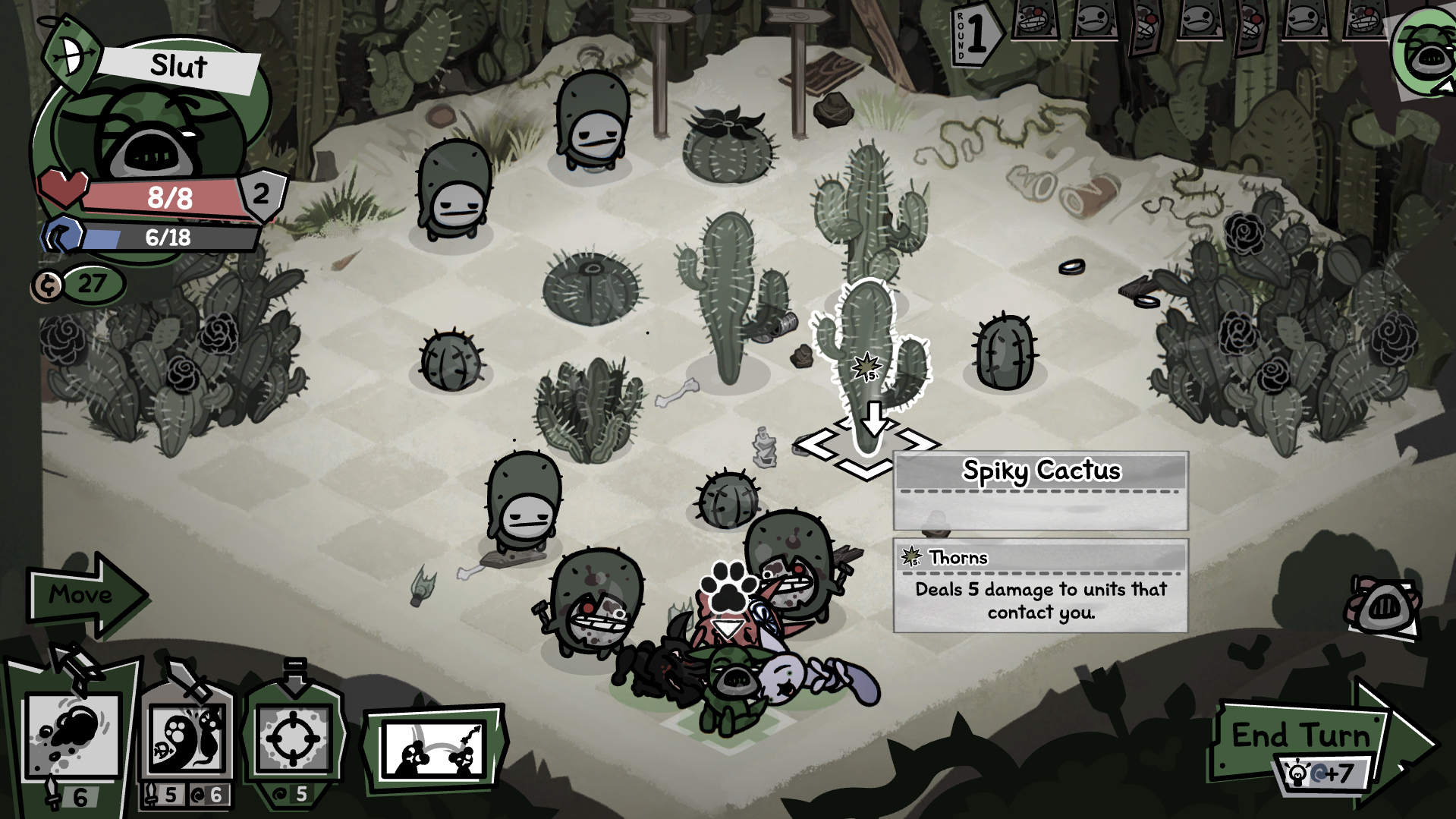Select the Move arrow action
This screenshot has width=1456, height=819.
tap(83, 594)
